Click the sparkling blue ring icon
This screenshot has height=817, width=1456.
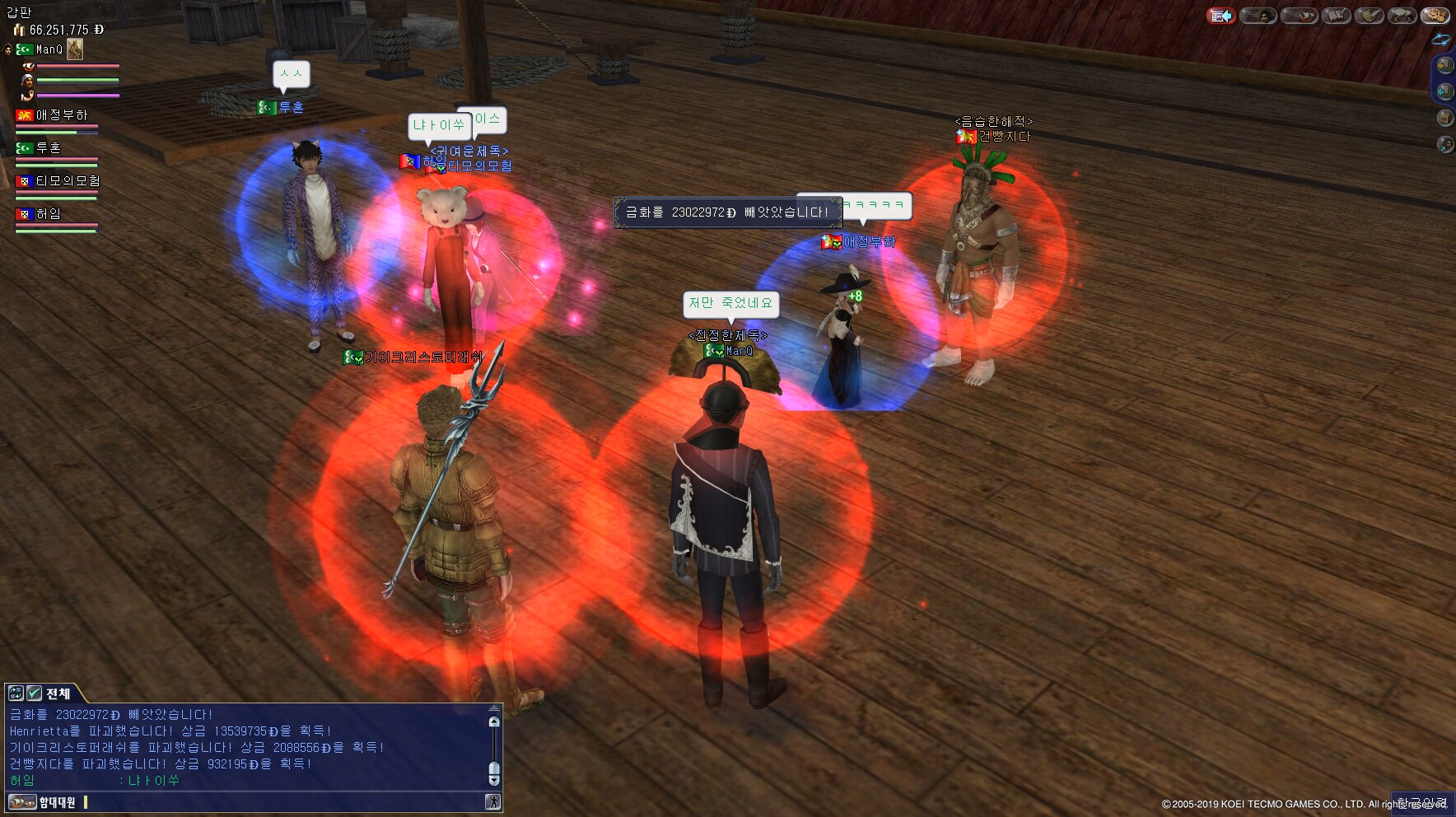pyautogui.click(x=1441, y=40)
